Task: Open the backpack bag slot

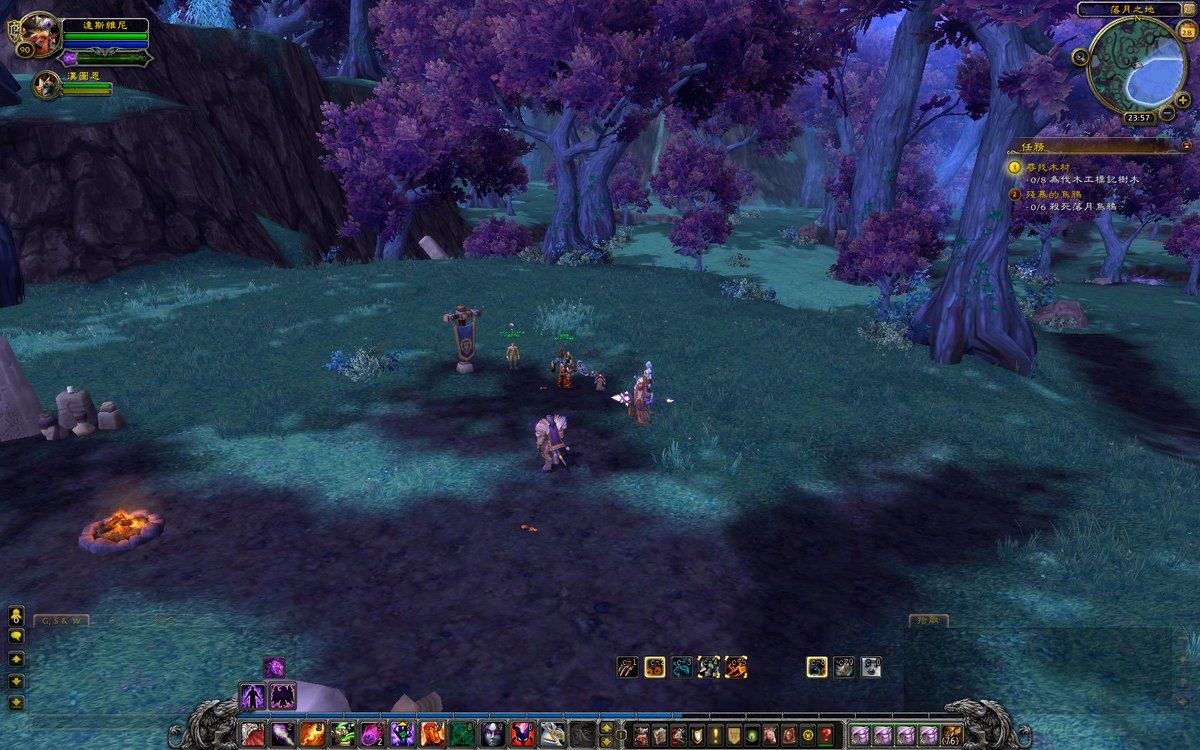Action: pyautogui.click(x=952, y=736)
